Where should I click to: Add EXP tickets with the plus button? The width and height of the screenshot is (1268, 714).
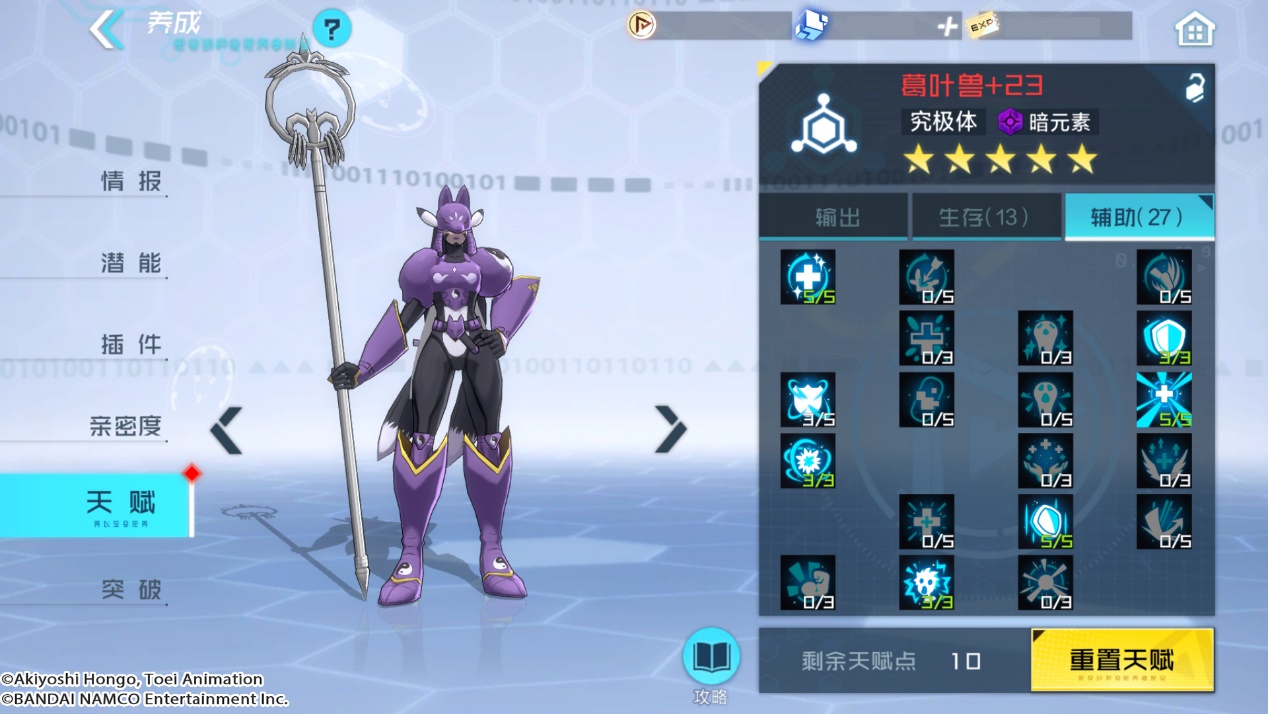coord(946,27)
